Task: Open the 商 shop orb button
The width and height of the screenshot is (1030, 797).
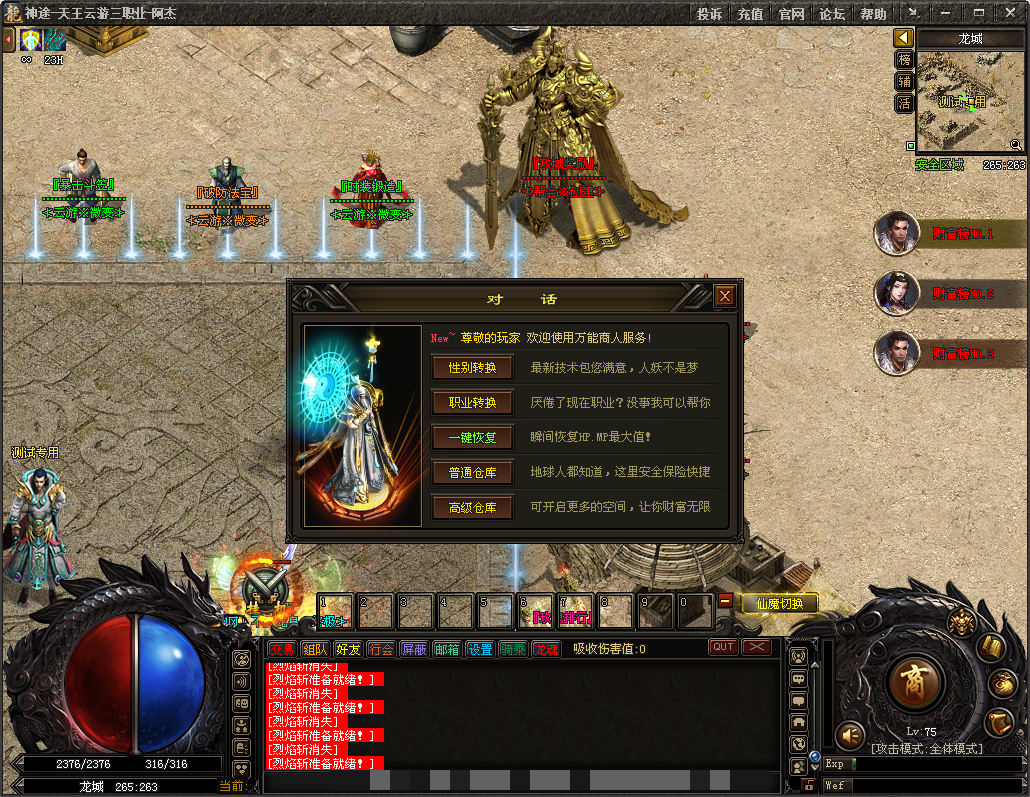Action: point(914,684)
